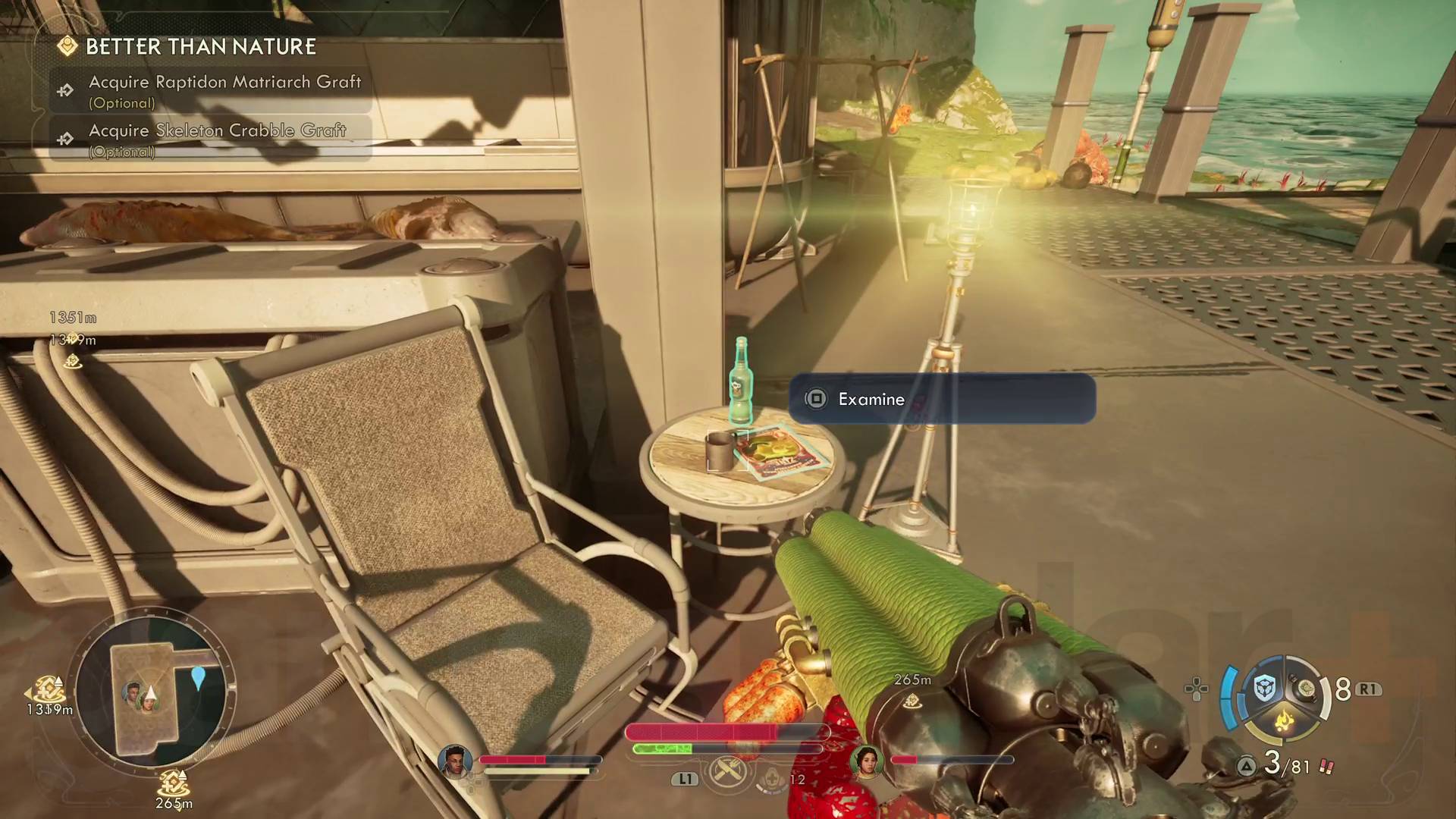This screenshot has width=1456, height=819.
Task: Select the Better Than Nature quest diamond icon
Action: (69, 46)
